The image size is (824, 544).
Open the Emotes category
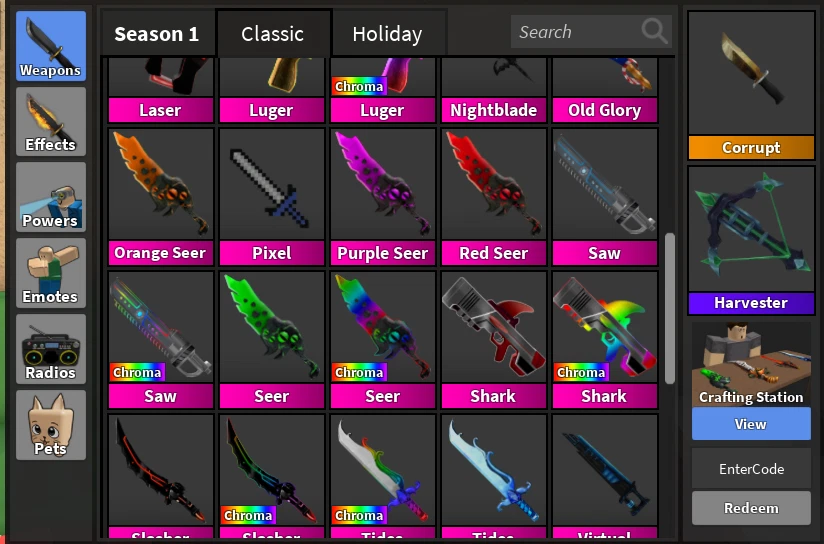tap(51, 273)
